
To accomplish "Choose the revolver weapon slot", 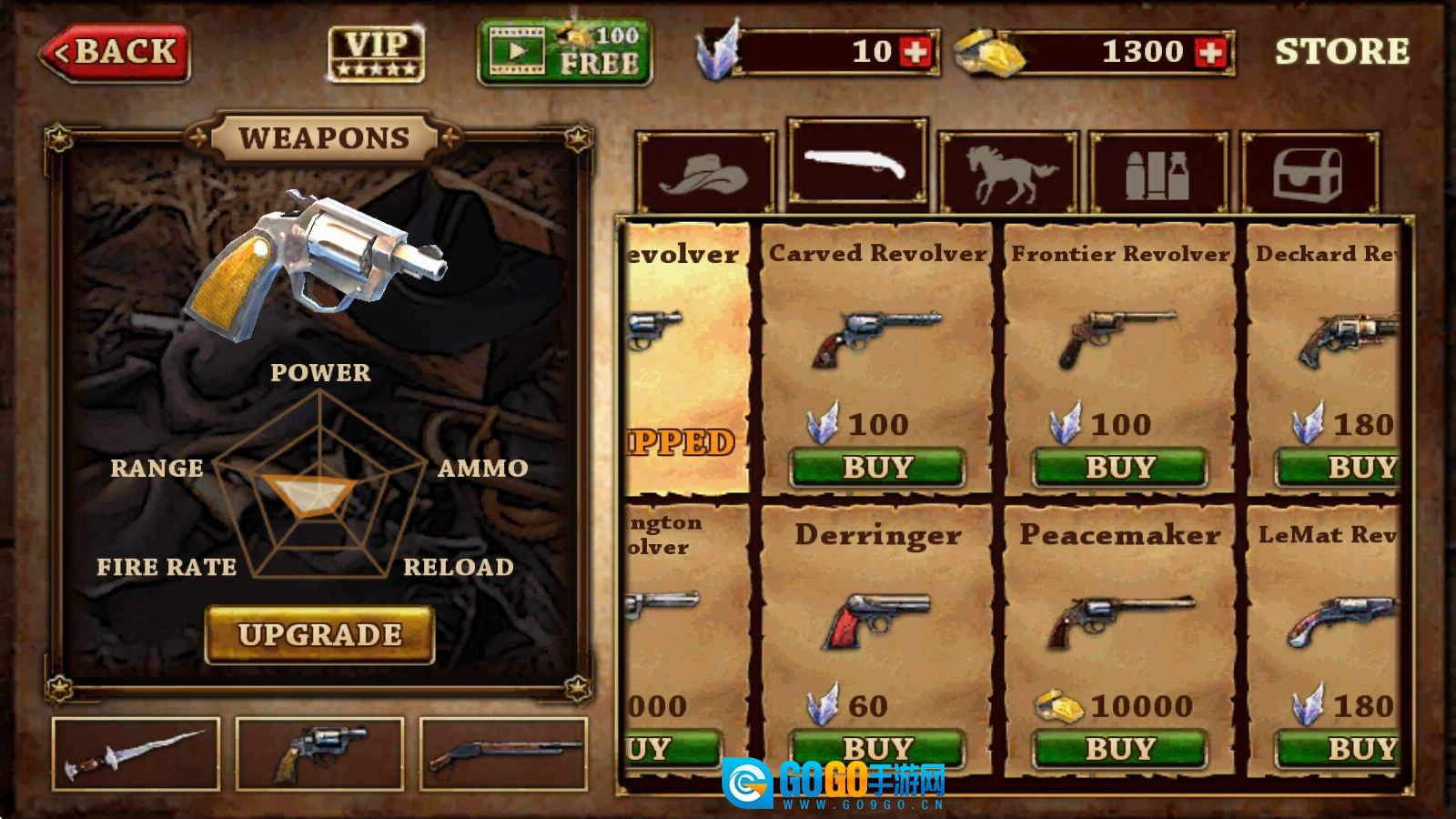I will click(319, 753).
